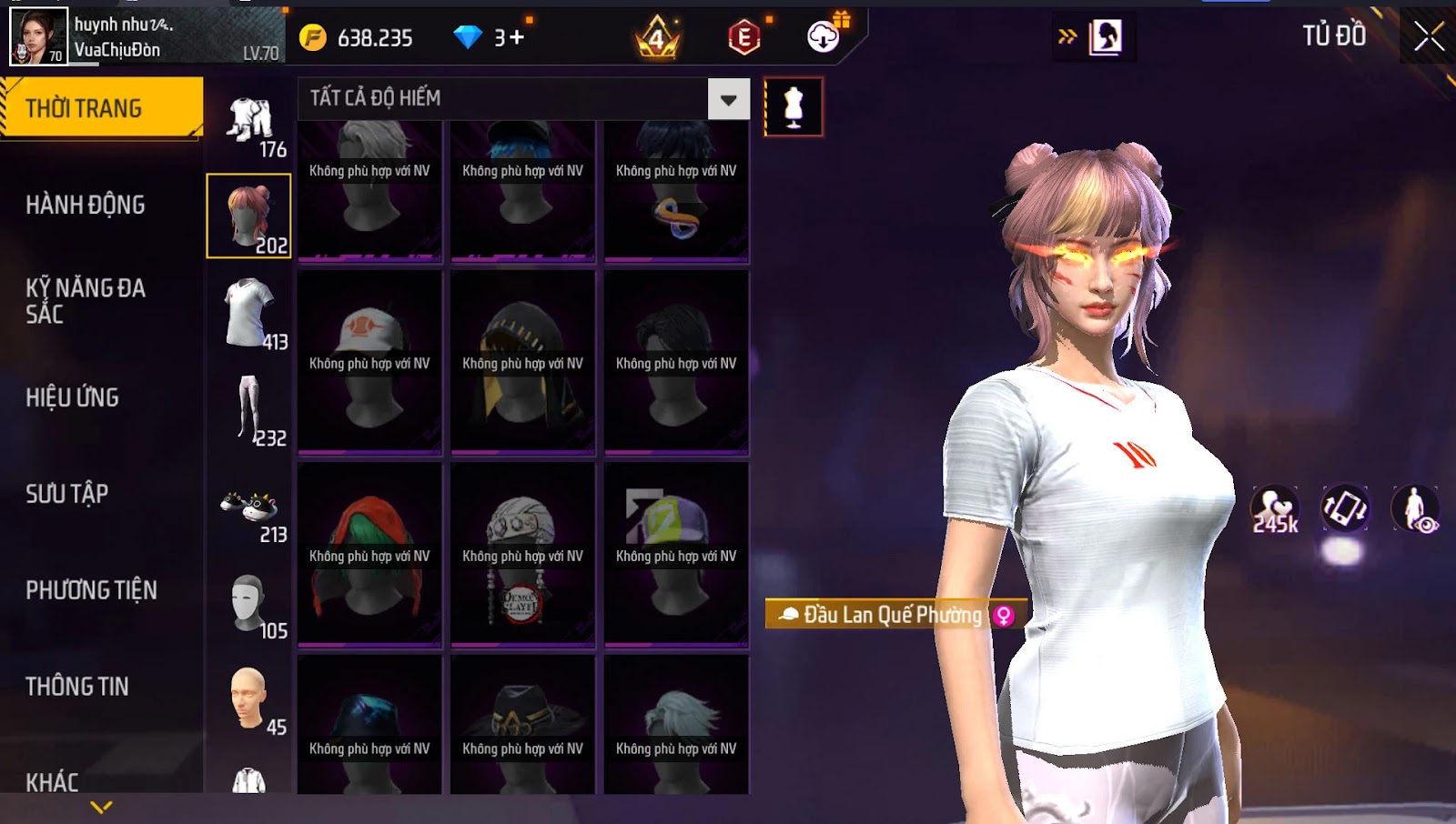Pick the red hood with green hair item
1456x824 pixels.
click(x=369, y=554)
